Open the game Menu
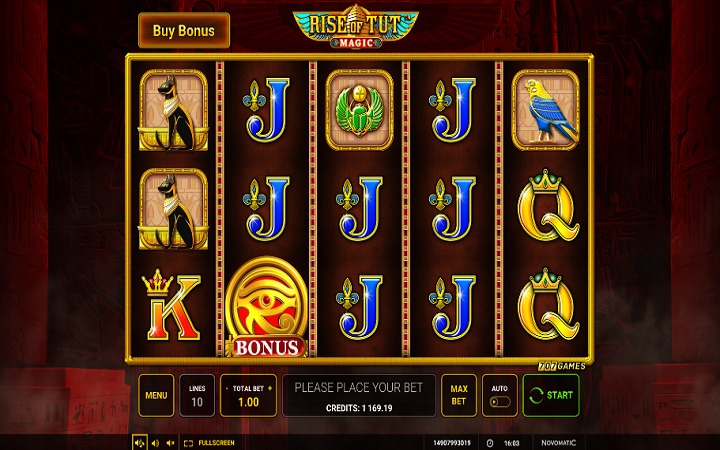 tap(155, 395)
